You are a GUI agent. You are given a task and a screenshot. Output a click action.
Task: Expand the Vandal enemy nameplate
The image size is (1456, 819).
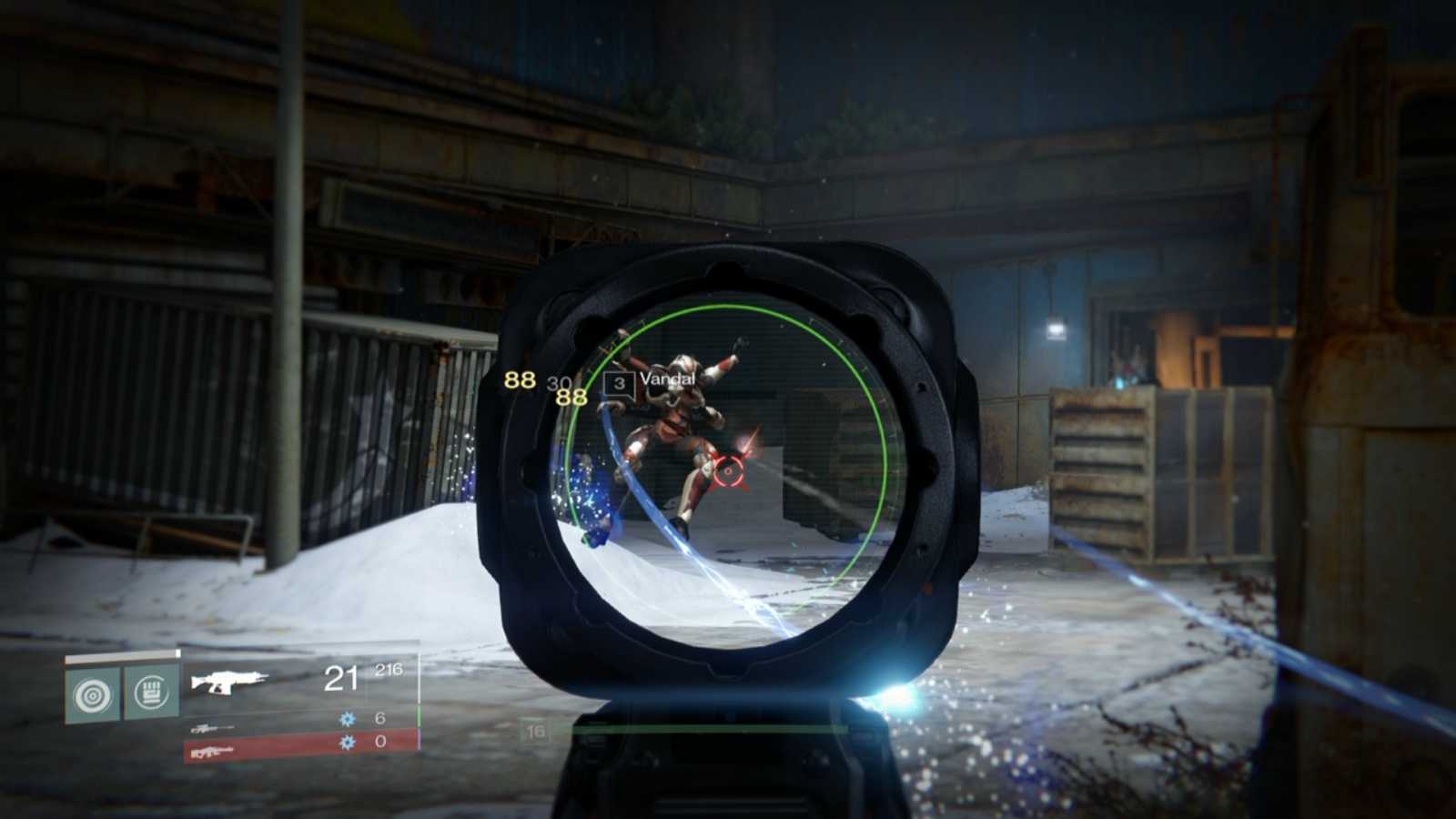point(651,383)
